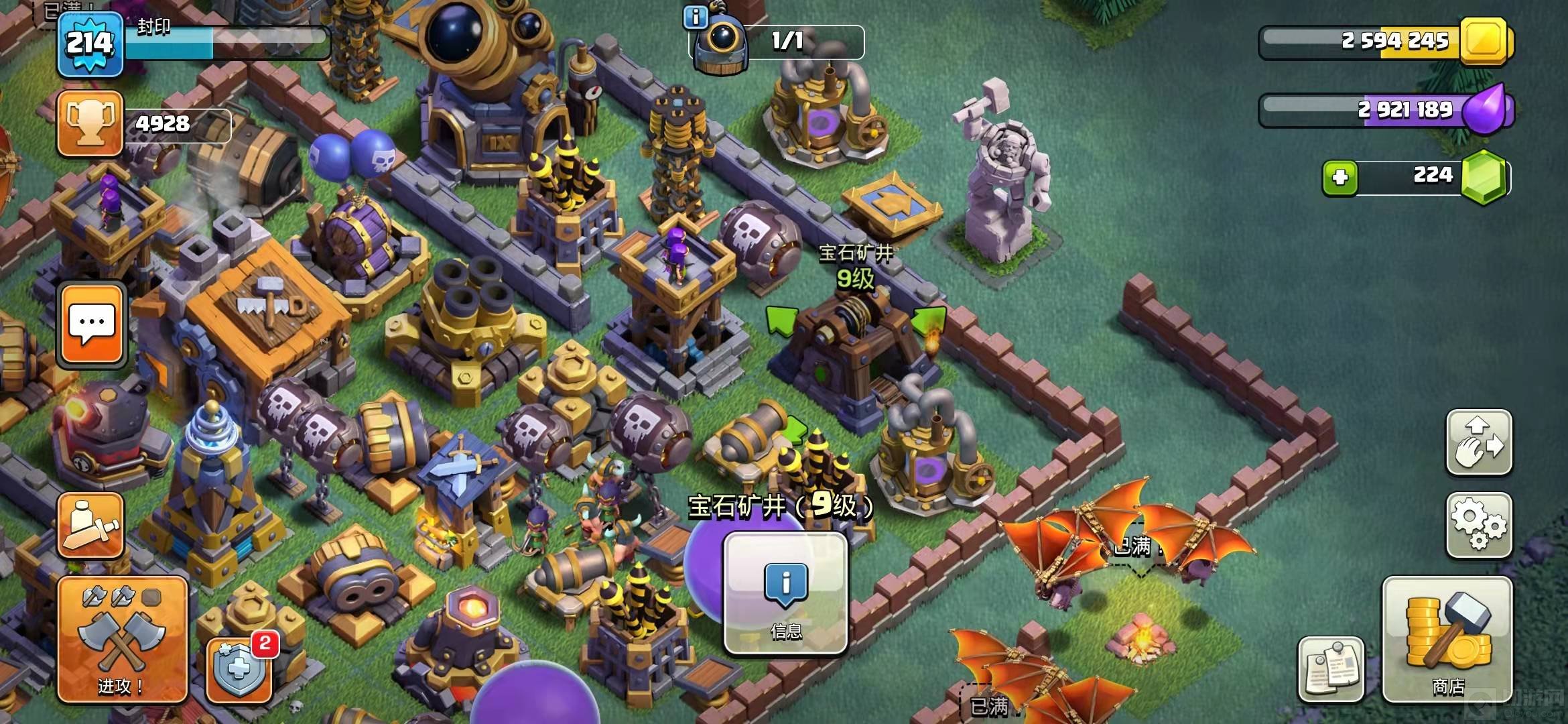This screenshot has width=1568, height=724.
Task: Start an attack with the 进攻 button
Action: pos(122,640)
